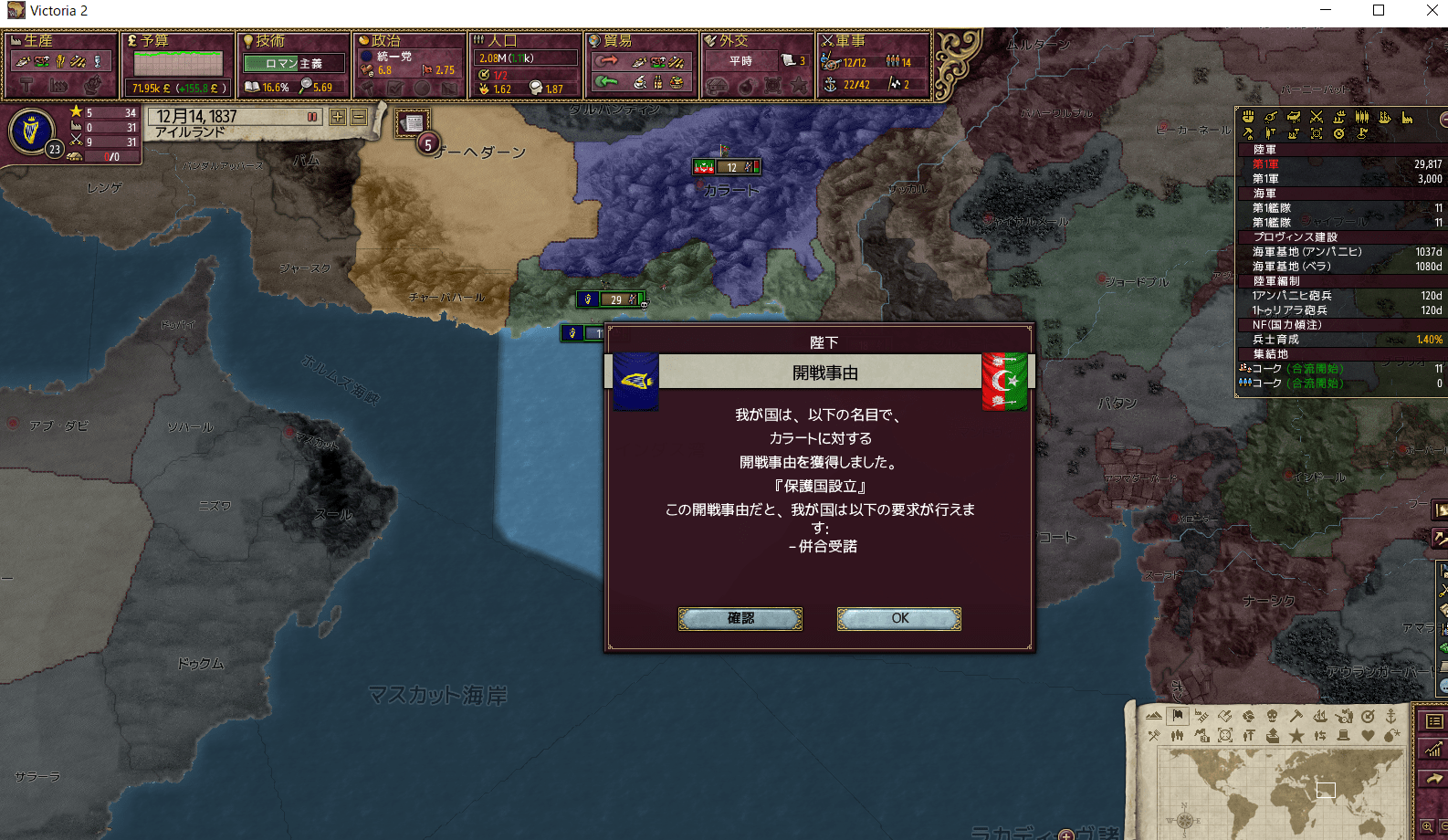Select the political map mode flag icon

click(x=1178, y=716)
